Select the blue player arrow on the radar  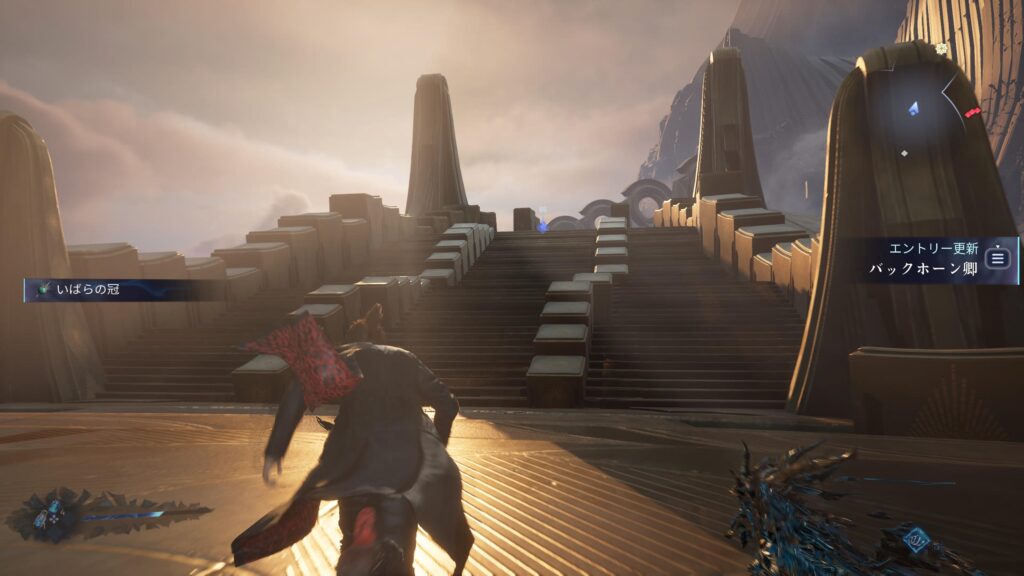(913, 107)
